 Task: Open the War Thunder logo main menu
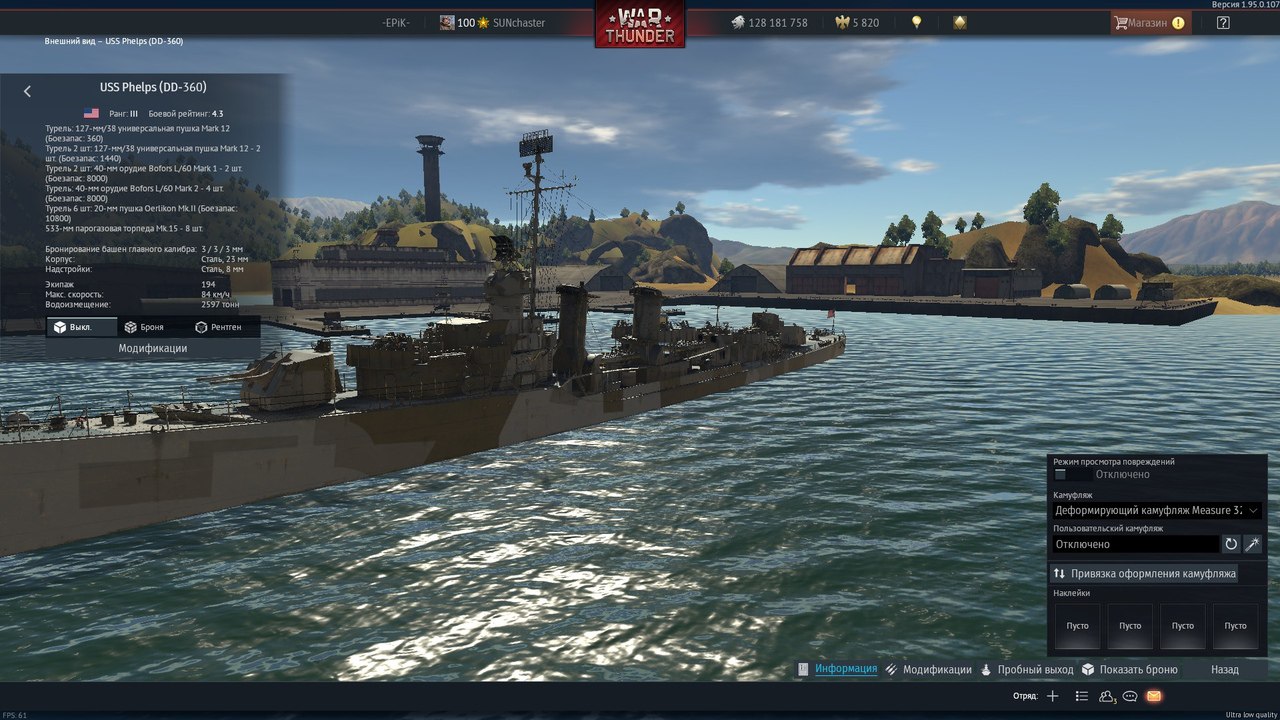click(x=640, y=24)
